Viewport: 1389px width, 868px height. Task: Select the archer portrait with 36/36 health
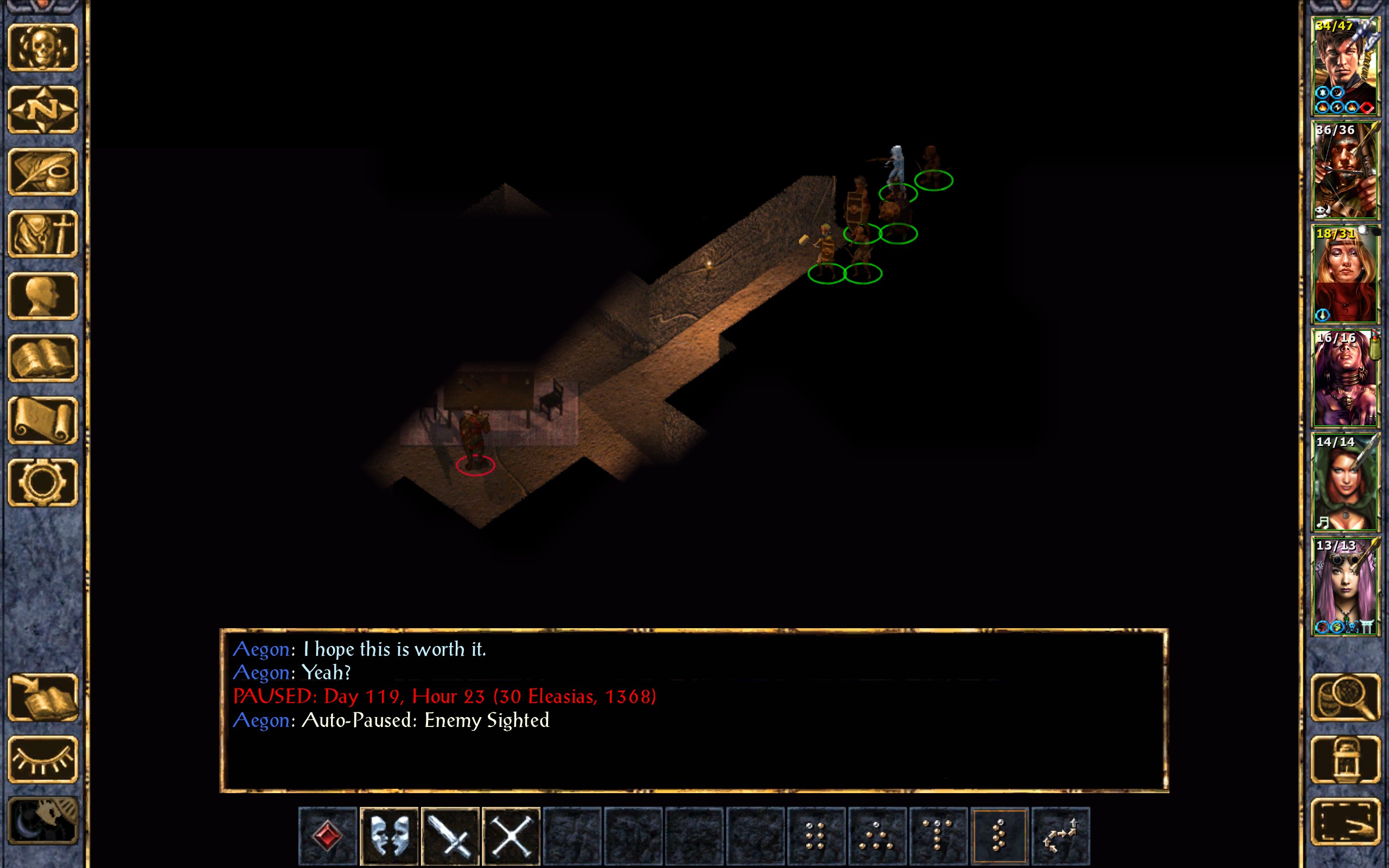click(x=1345, y=170)
